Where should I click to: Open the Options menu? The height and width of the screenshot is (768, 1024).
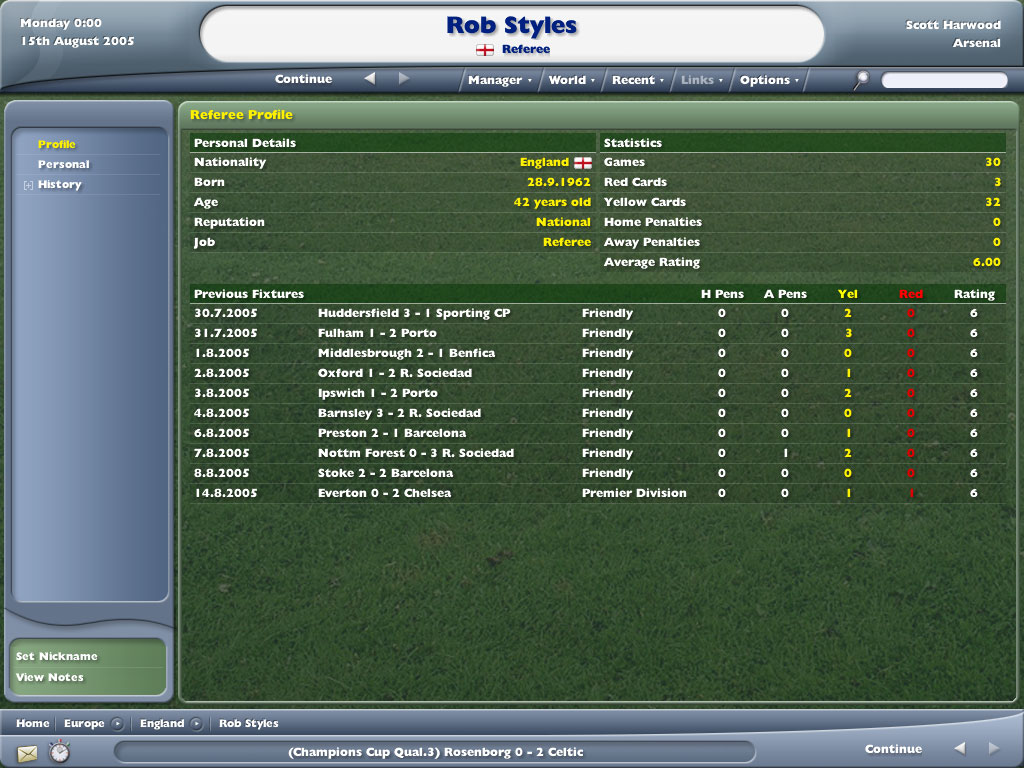click(x=768, y=80)
